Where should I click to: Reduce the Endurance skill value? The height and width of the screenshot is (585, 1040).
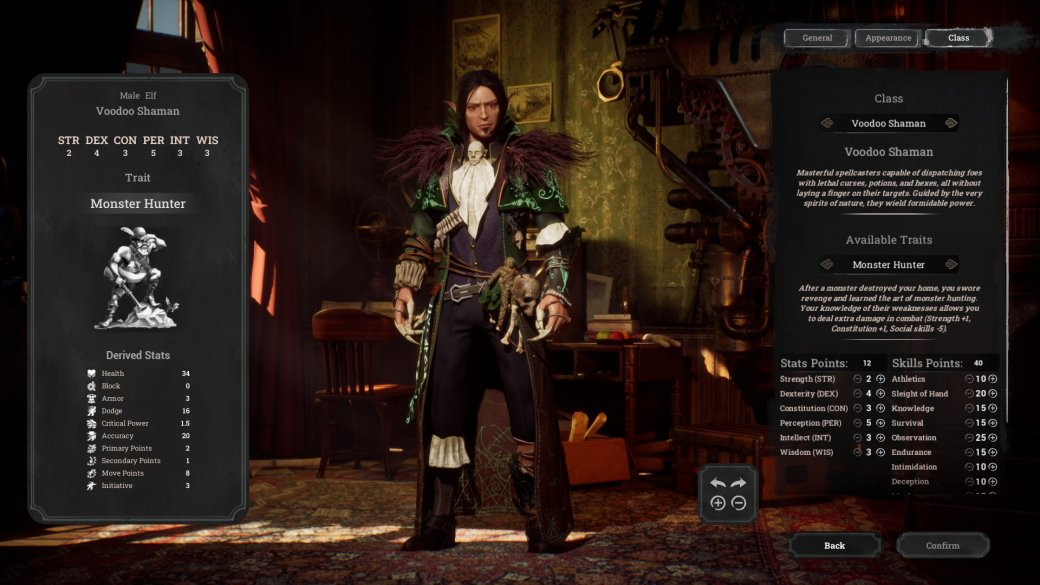pos(969,452)
